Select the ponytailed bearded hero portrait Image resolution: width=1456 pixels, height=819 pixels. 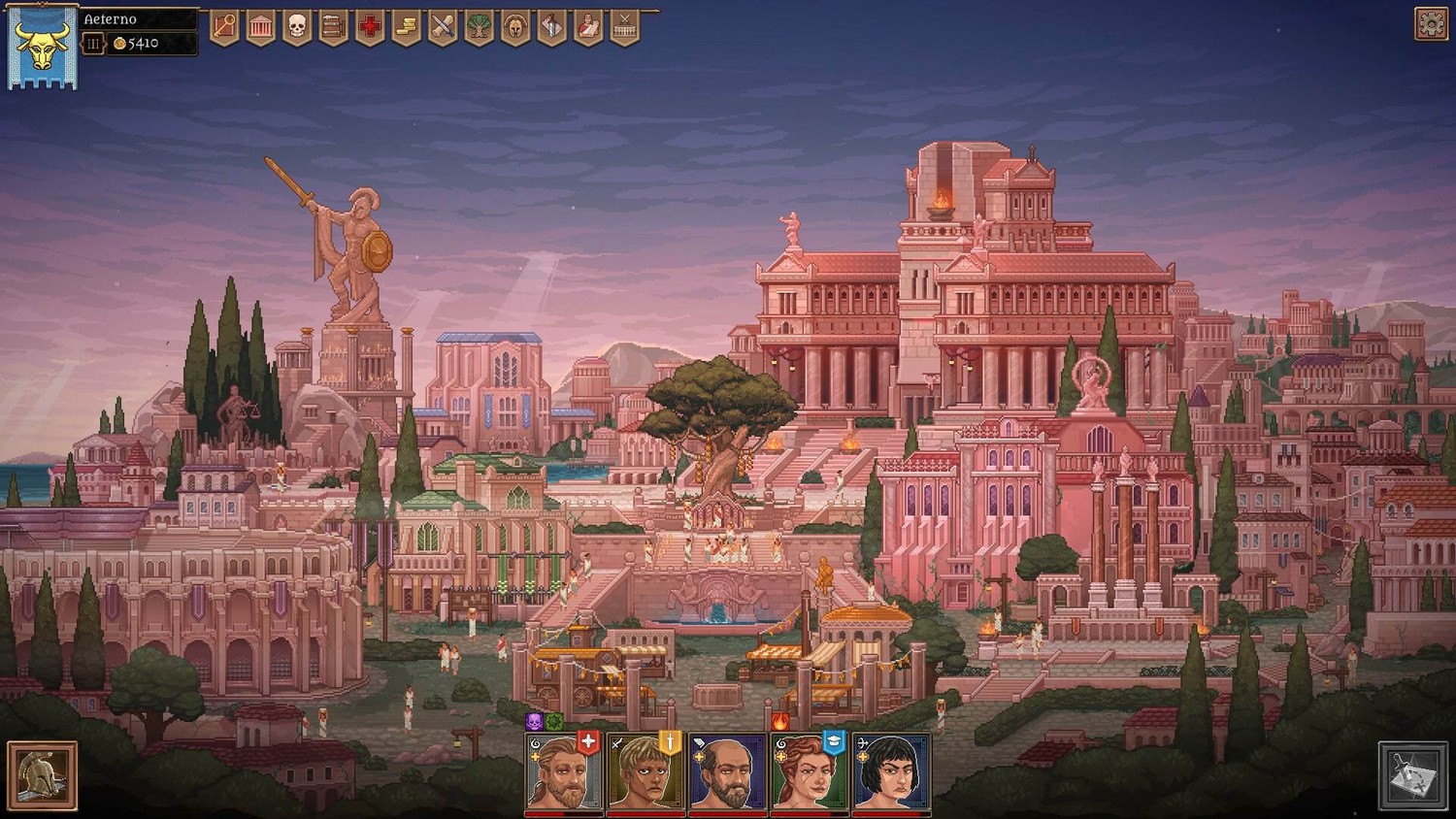tap(562, 773)
